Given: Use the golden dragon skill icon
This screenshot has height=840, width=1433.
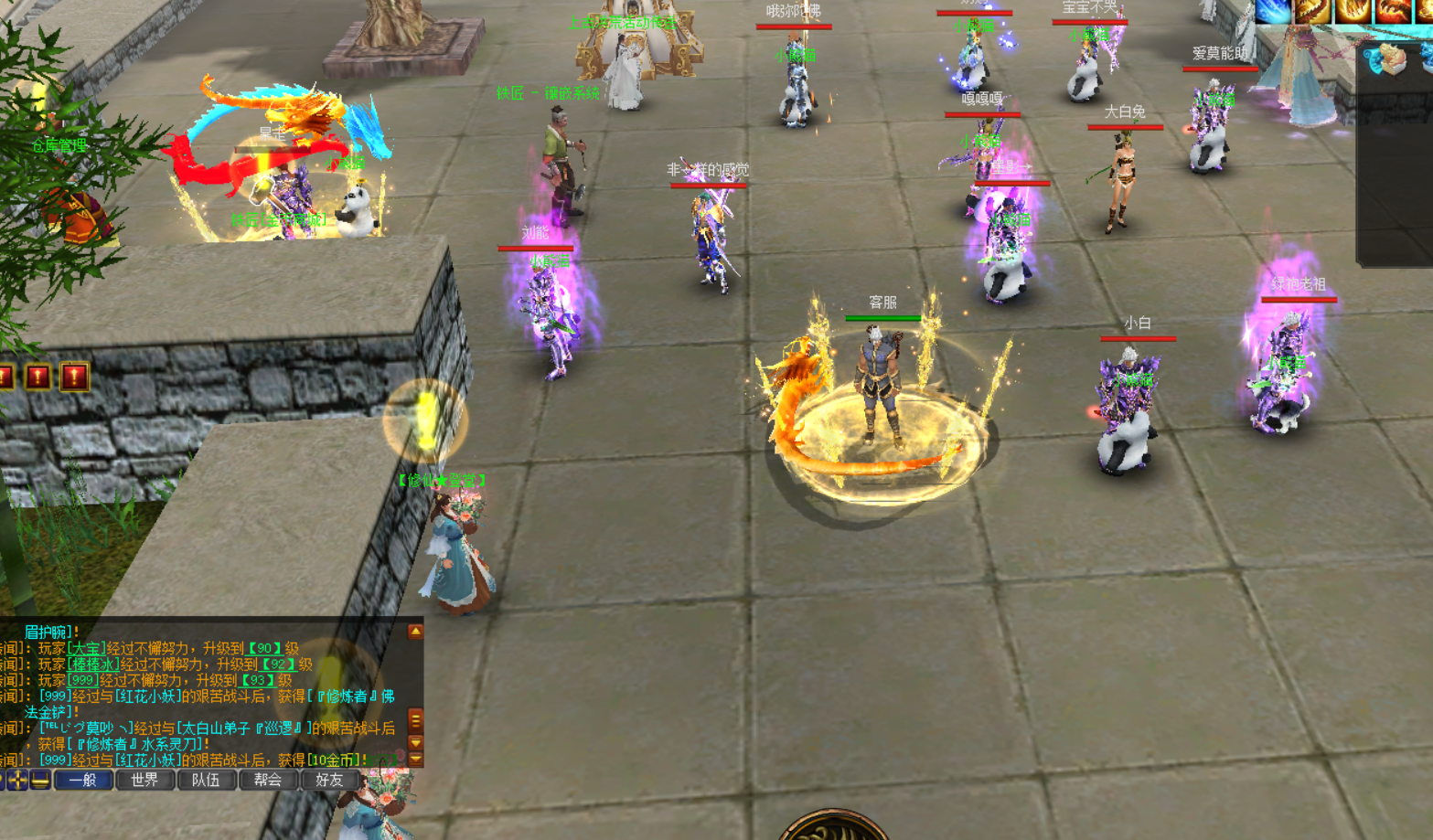Looking at the screenshot, I should [x=1313, y=9].
